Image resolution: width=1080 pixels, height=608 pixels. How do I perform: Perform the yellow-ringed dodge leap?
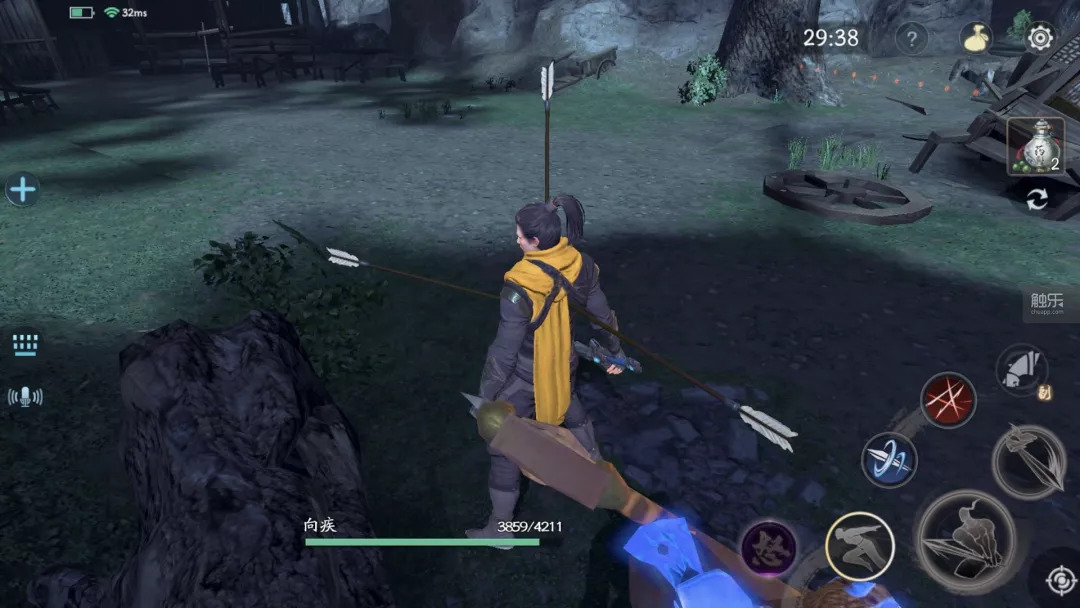click(860, 546)
